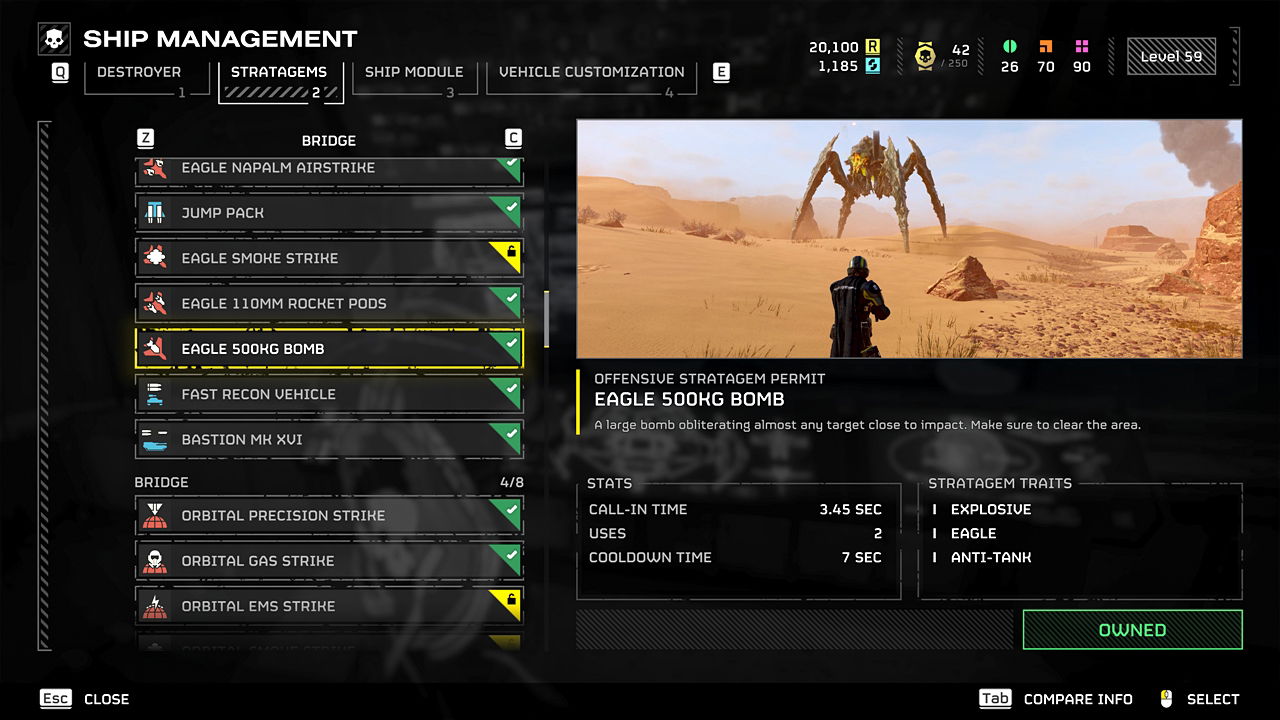
Task: Select the Eagle 500KG Bomb entry
Action: click(x=329, y=349)
